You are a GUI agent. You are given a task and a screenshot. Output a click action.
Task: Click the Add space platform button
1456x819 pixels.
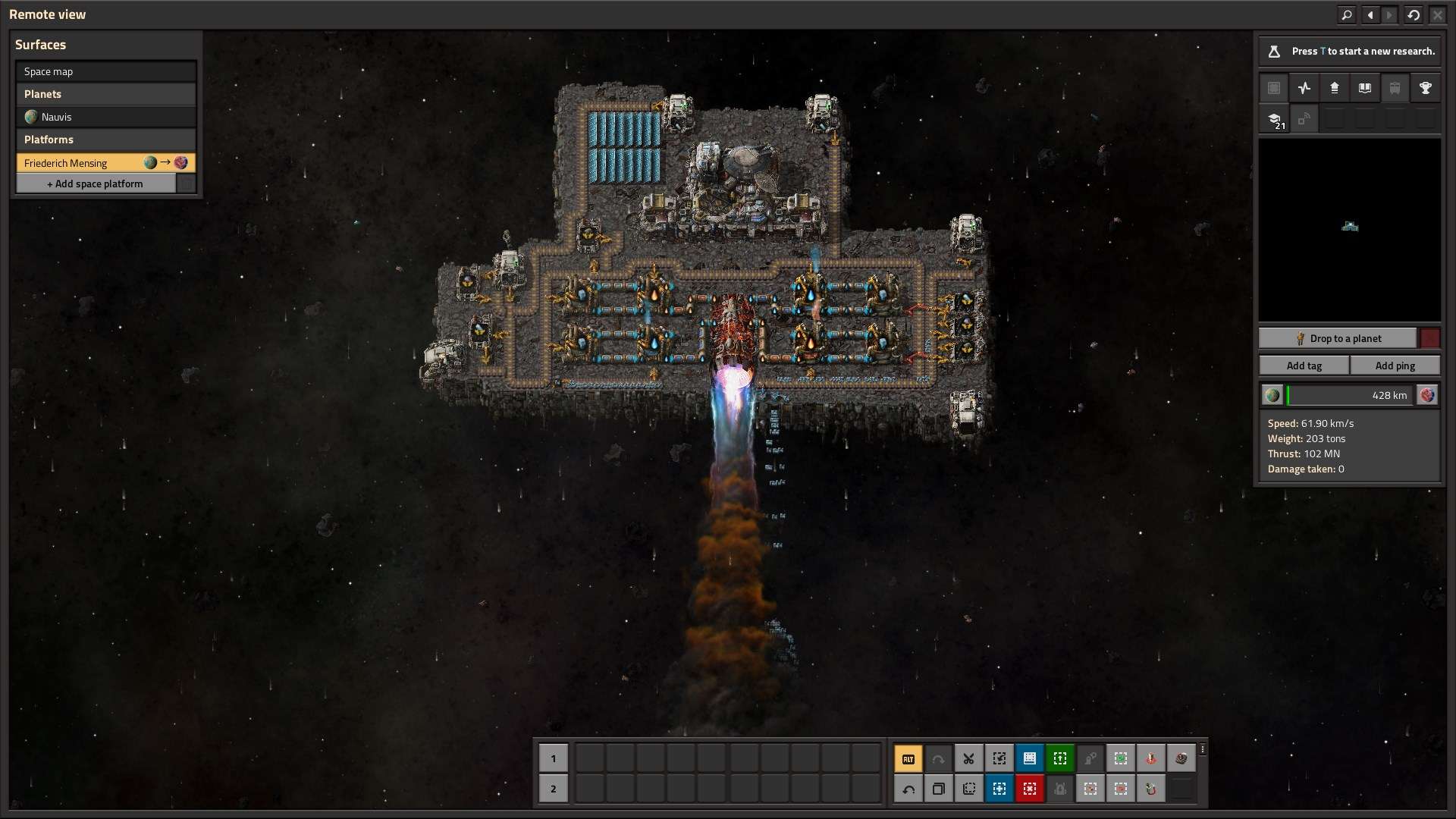(x=96, y=184)
